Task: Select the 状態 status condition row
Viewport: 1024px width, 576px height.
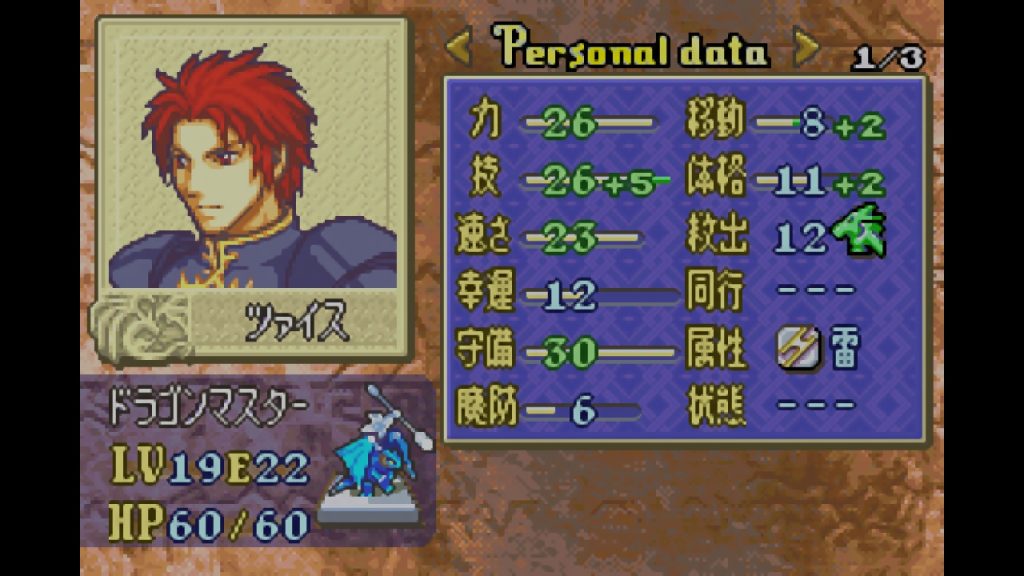Action: [x=772, y=408]
